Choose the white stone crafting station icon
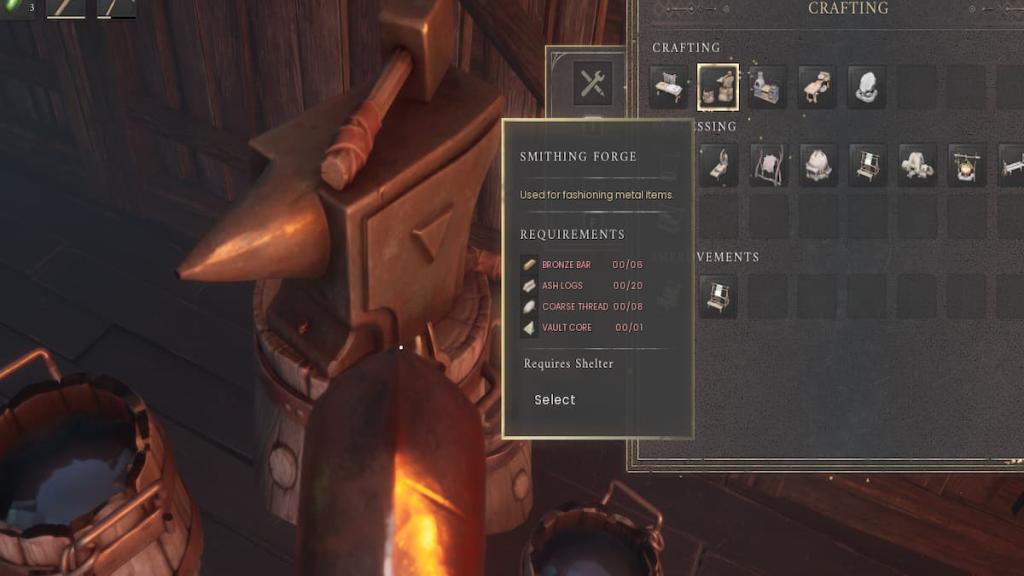1024x576 pixels. [x=867, y=87]
